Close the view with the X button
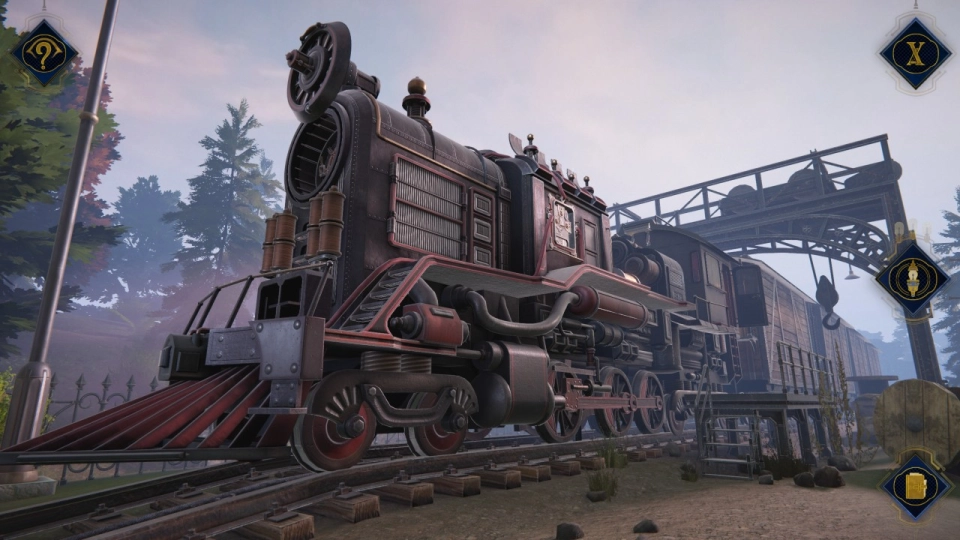 [x=914, y=54]
